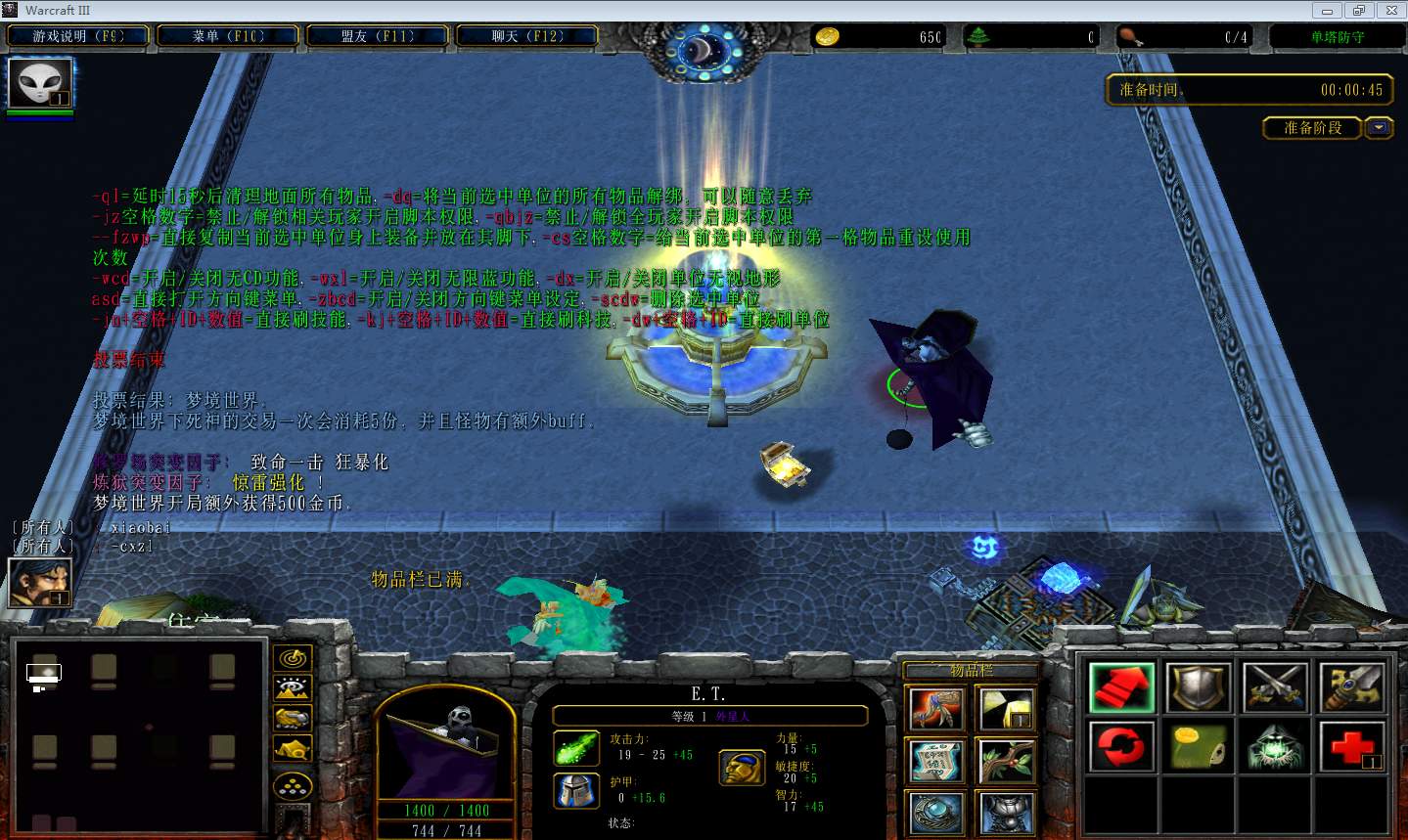Trigger the red circular arrows ability
1408x840 pixels.
[1121, 746]
